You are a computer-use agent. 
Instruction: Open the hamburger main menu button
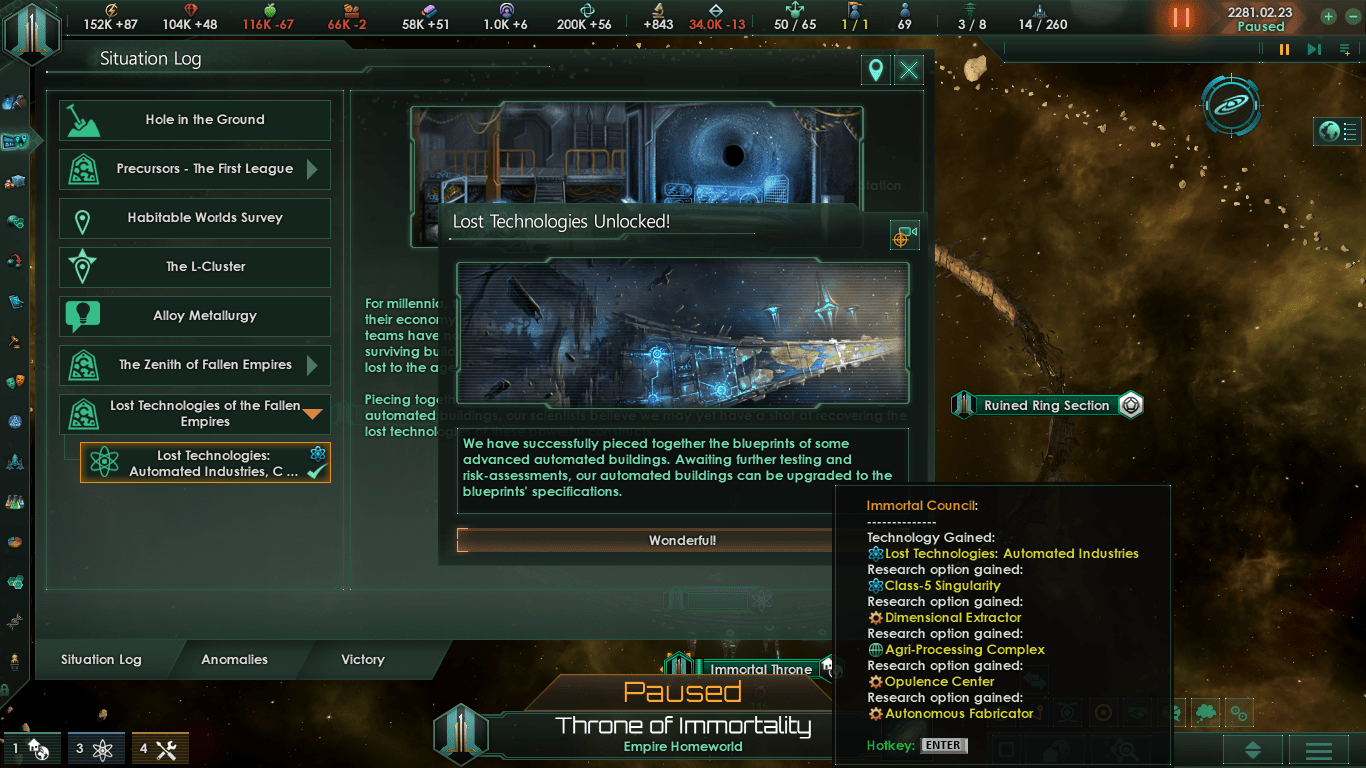[x=1318, y=750]
